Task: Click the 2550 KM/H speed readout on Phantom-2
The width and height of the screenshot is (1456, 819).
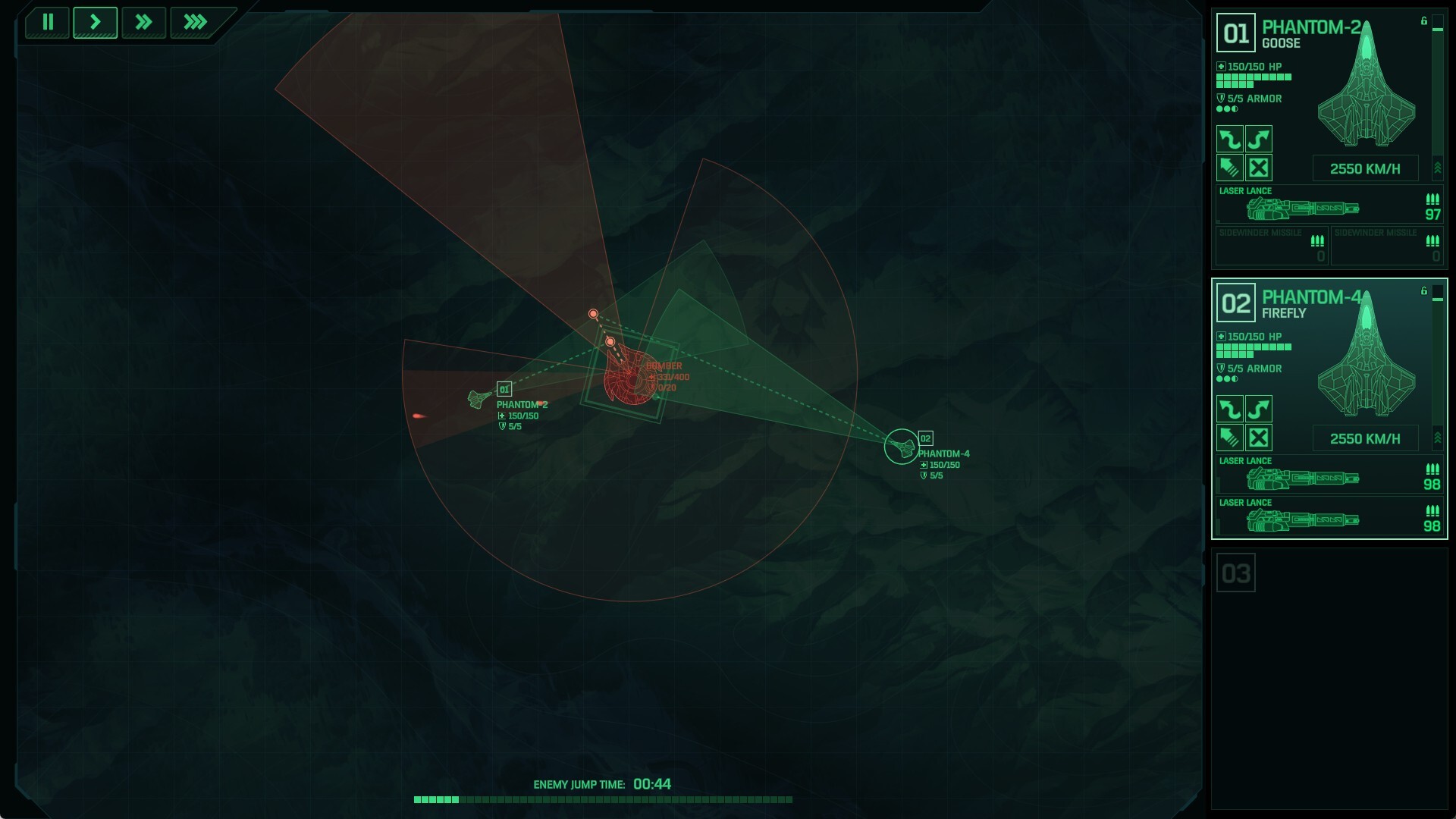Action: coord(1366,168)
